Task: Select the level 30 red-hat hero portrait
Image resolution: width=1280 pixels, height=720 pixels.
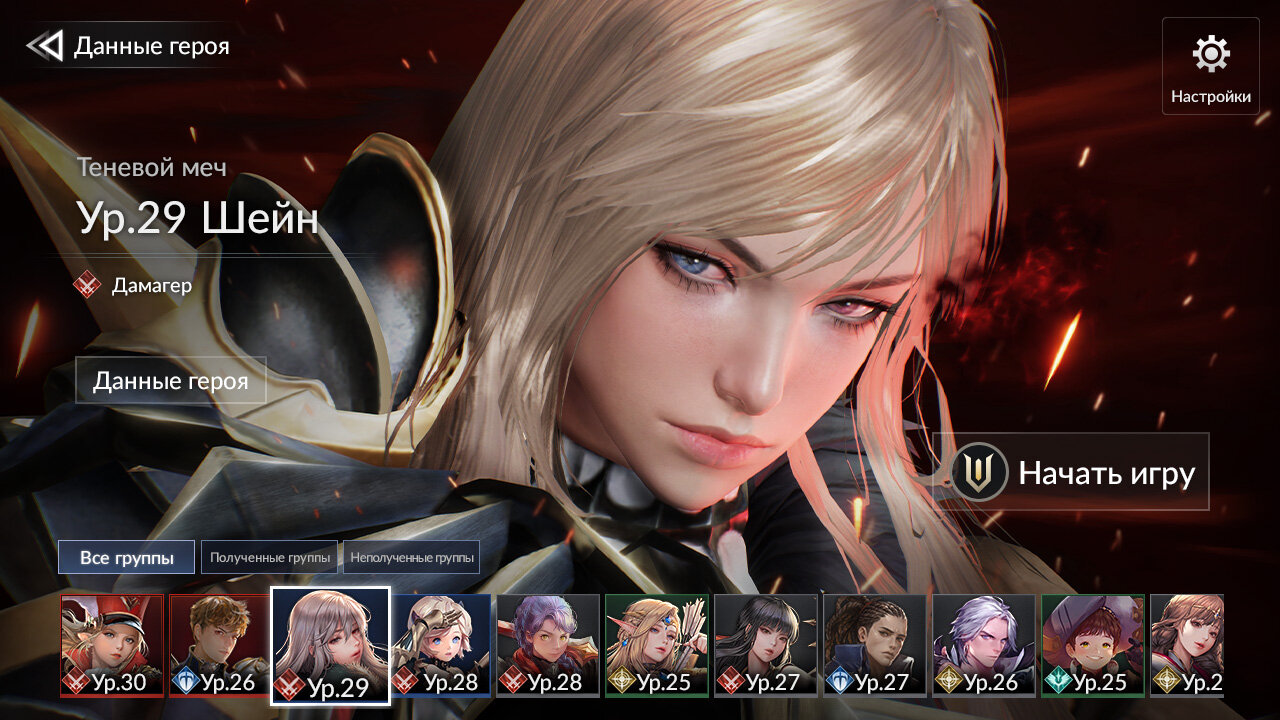Action: (111, 644)
